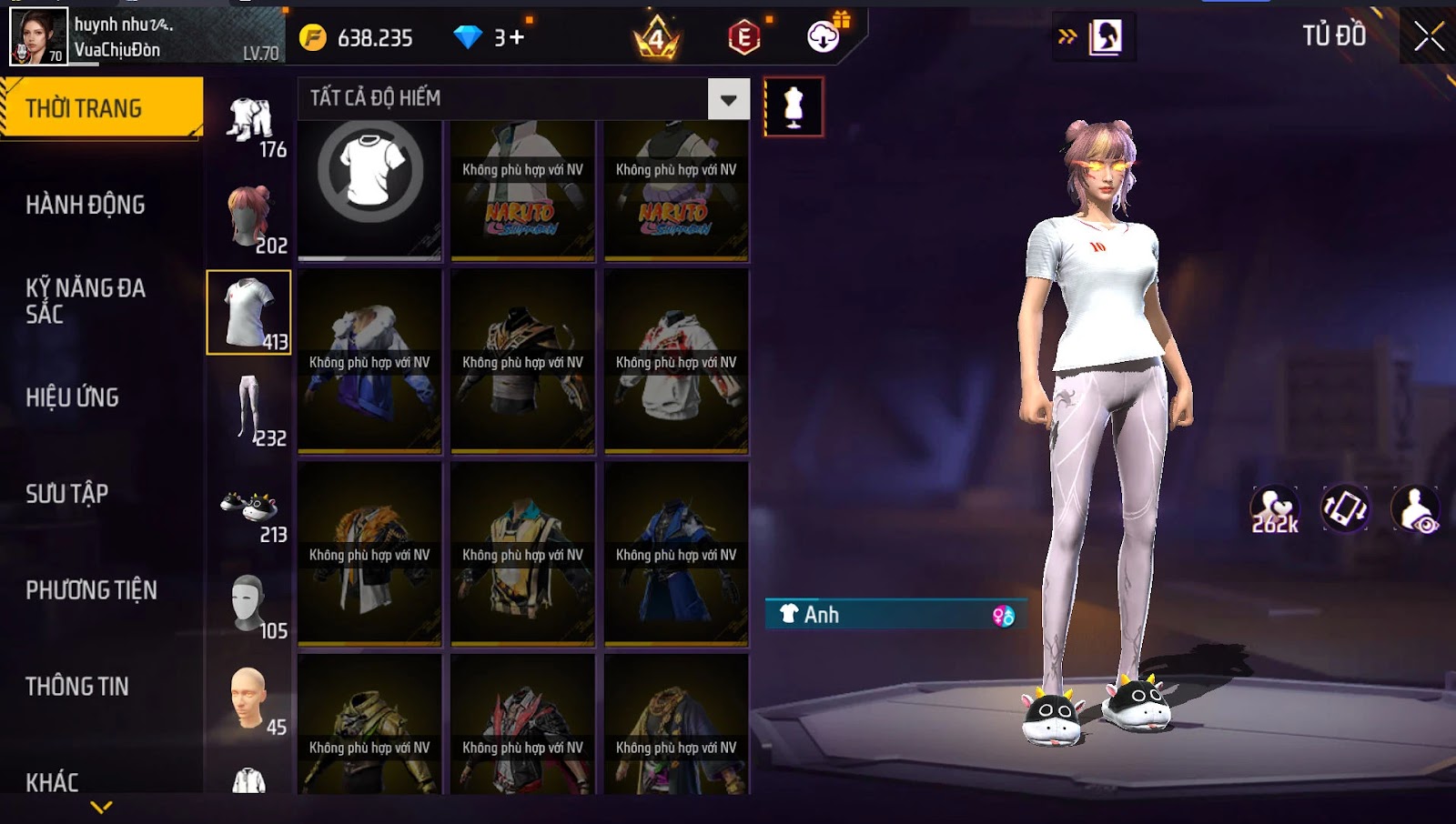
Task: Select the white hoodie with red print
Action: (676, 362)
